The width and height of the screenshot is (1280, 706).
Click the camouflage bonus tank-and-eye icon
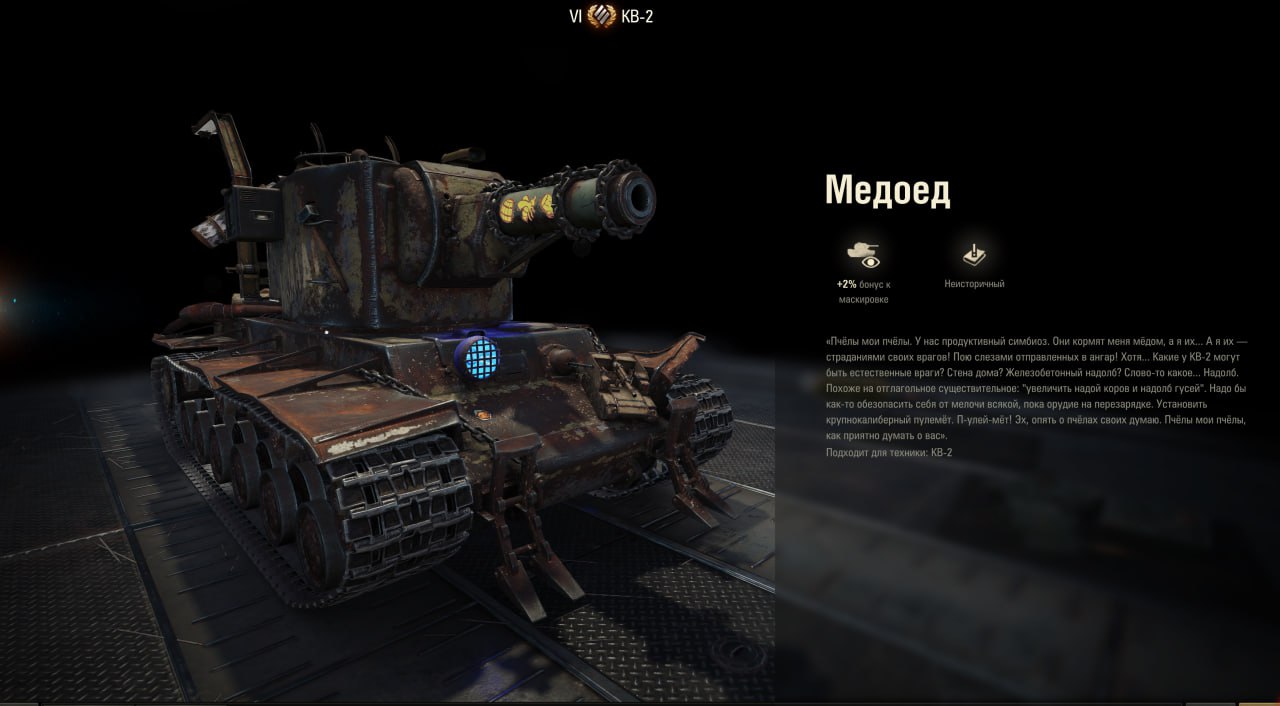863,255
